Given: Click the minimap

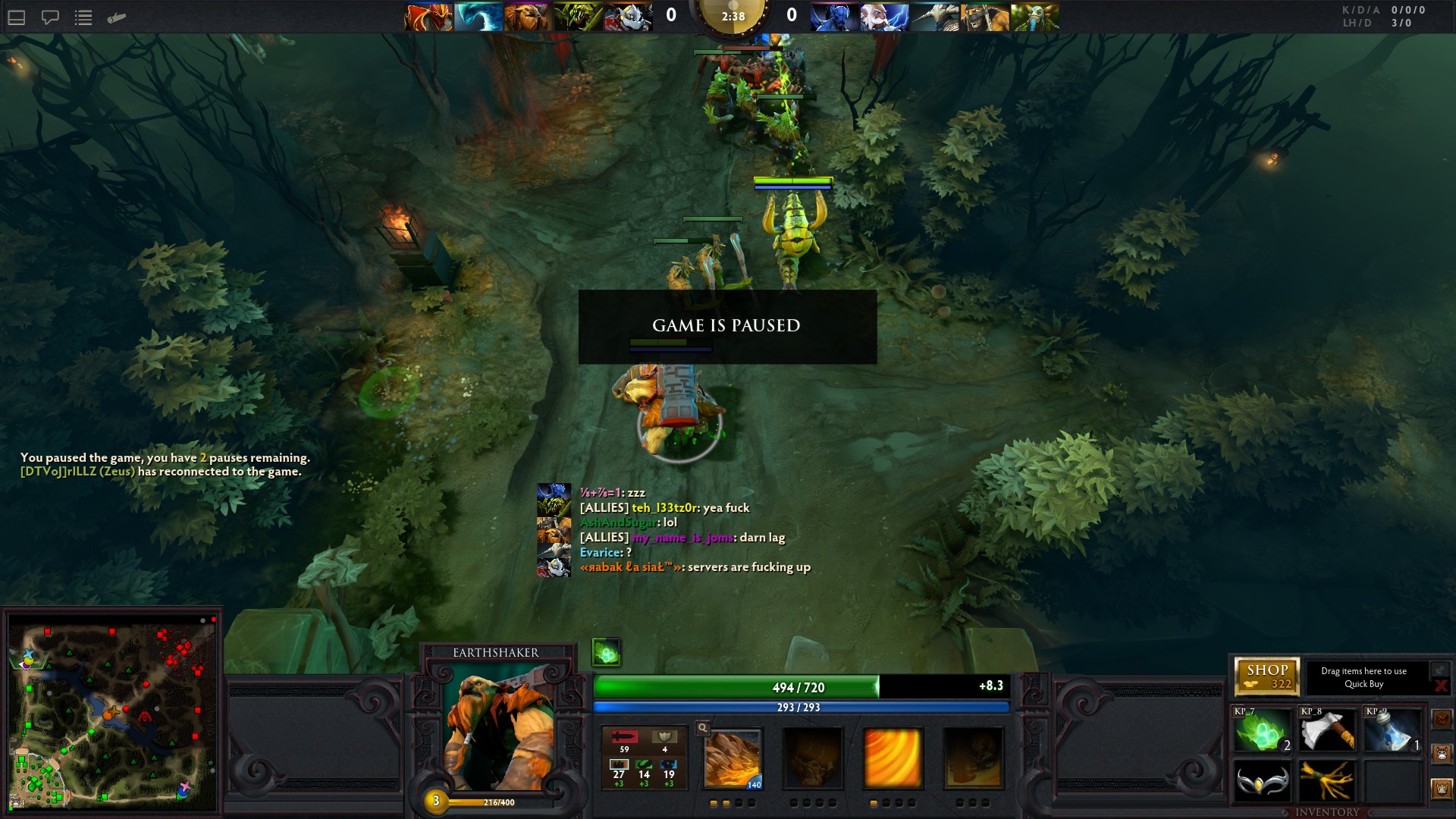Looking at the screenshot, I should 112,713.
